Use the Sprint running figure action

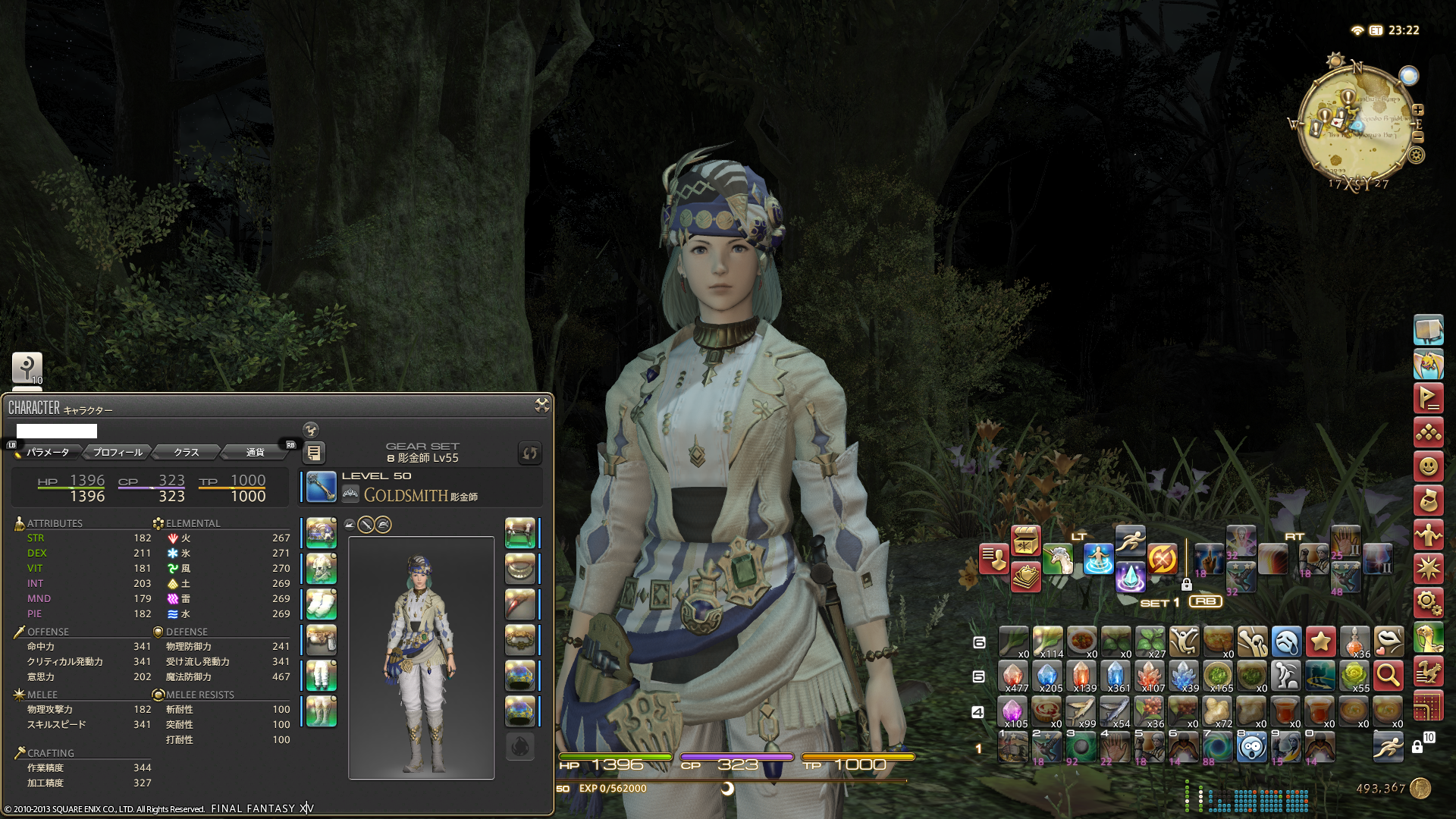tap(1130, 540)
